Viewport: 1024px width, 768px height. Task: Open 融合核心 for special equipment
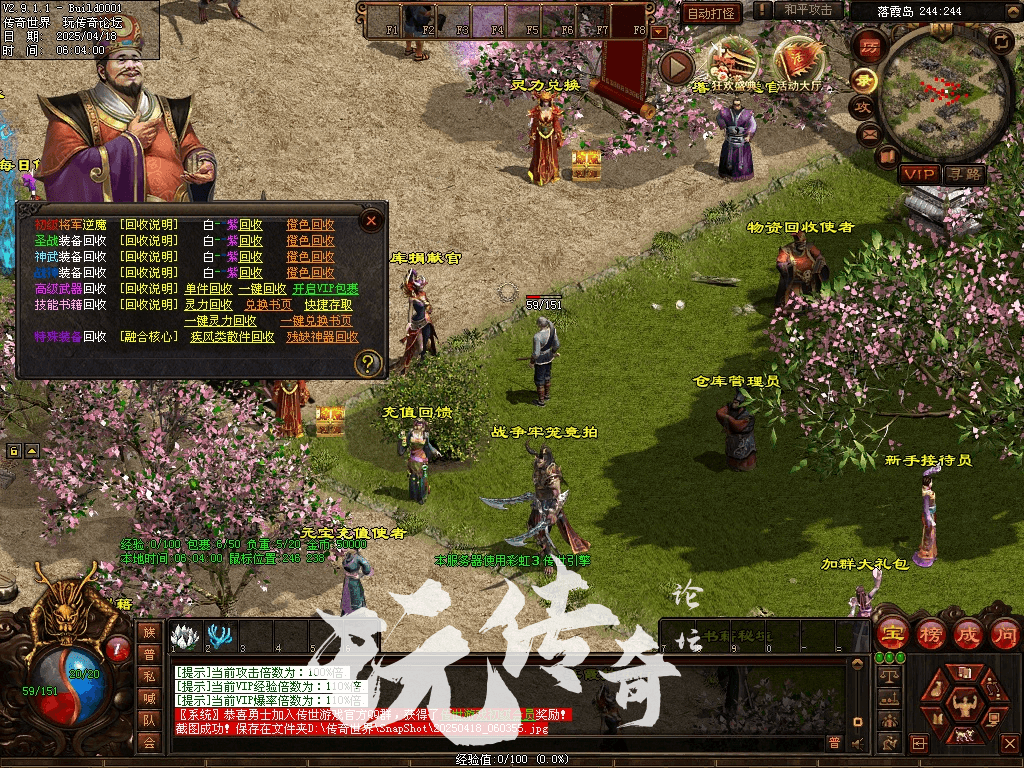(x=148, y=338)
